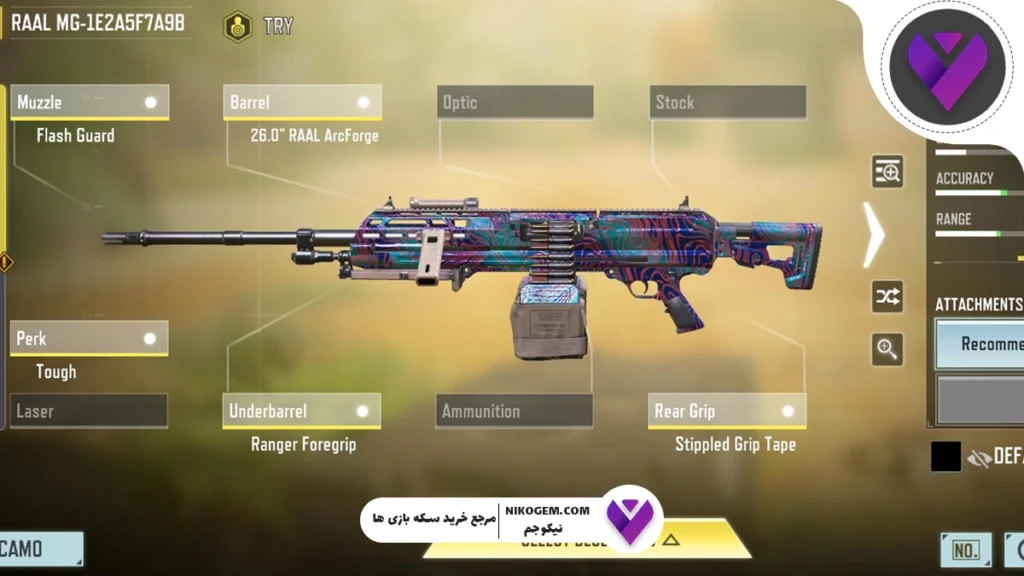Open the stats detail list icon

pos(887,172)
